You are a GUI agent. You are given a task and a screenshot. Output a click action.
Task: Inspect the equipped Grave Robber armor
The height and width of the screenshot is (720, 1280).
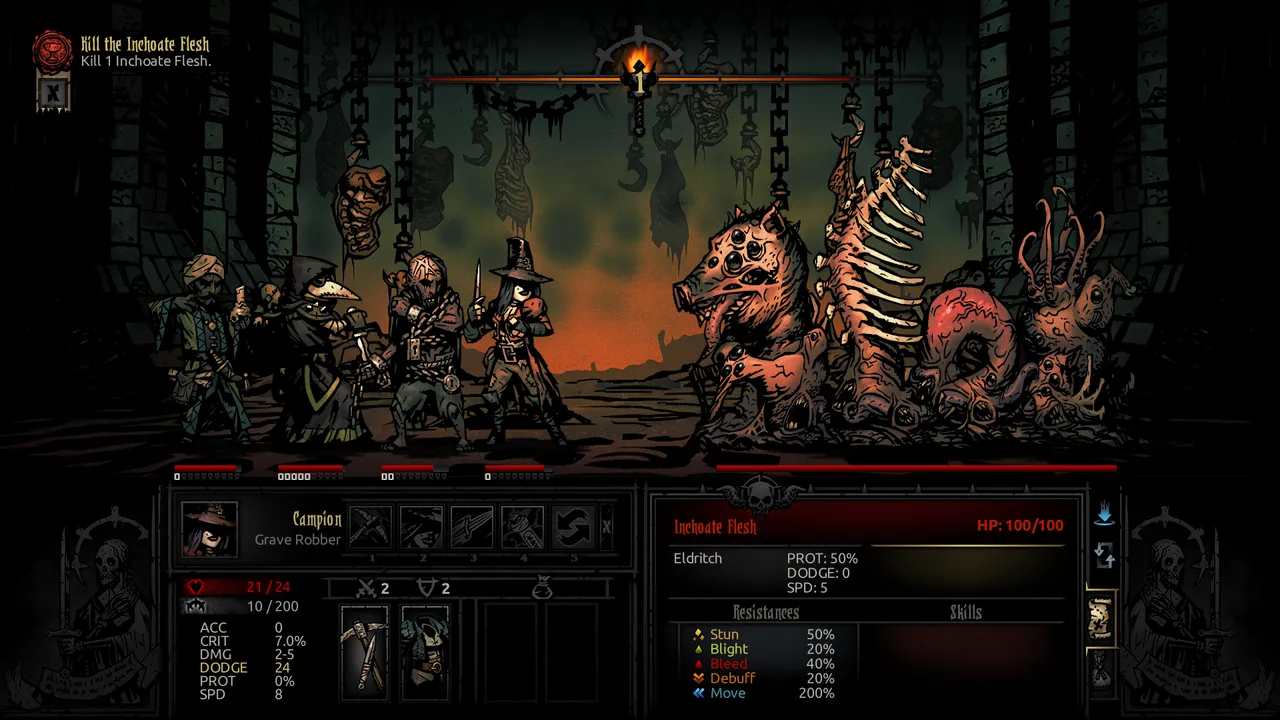click(x=425, y=652)
